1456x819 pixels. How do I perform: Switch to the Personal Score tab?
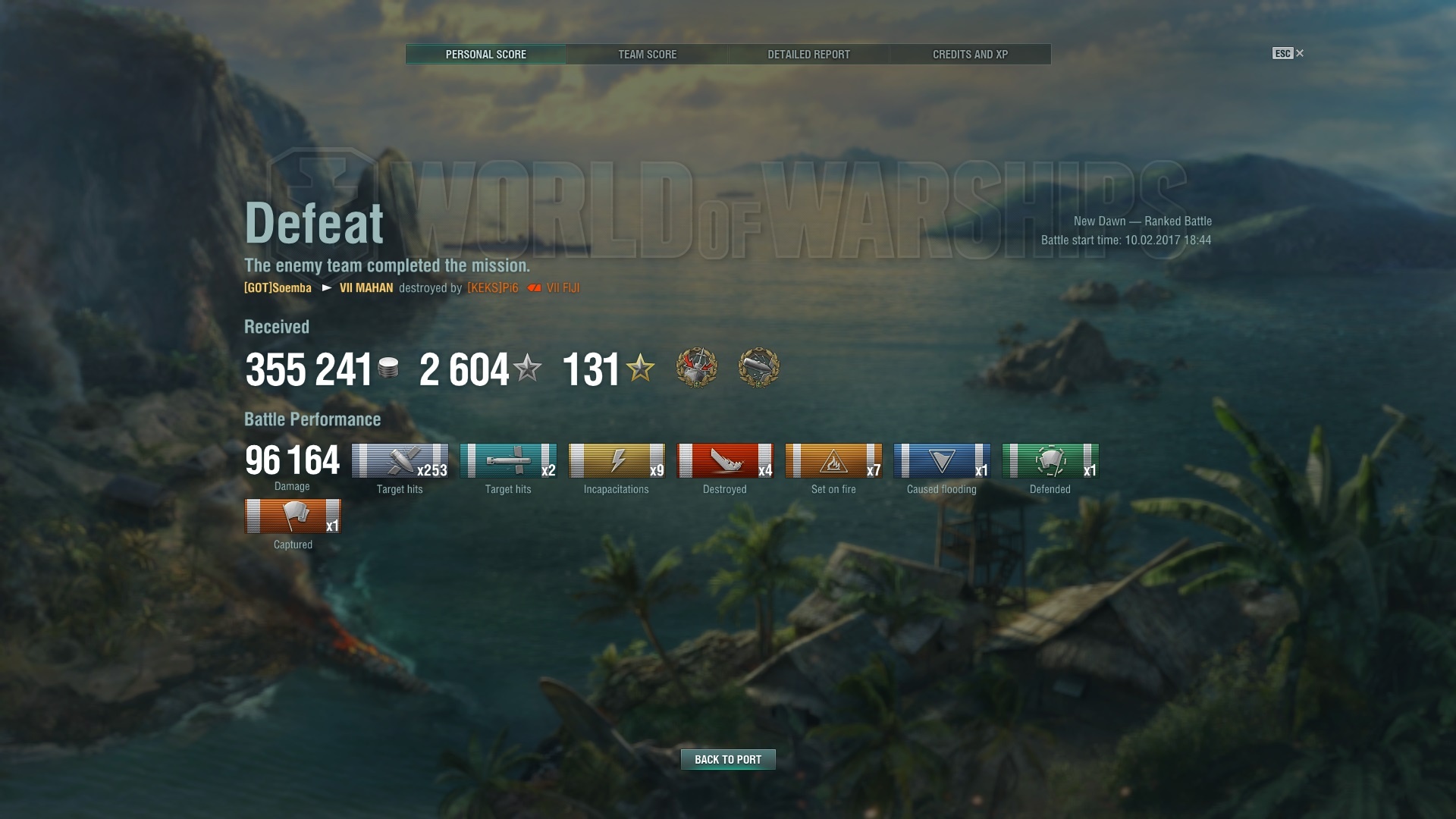485,55
